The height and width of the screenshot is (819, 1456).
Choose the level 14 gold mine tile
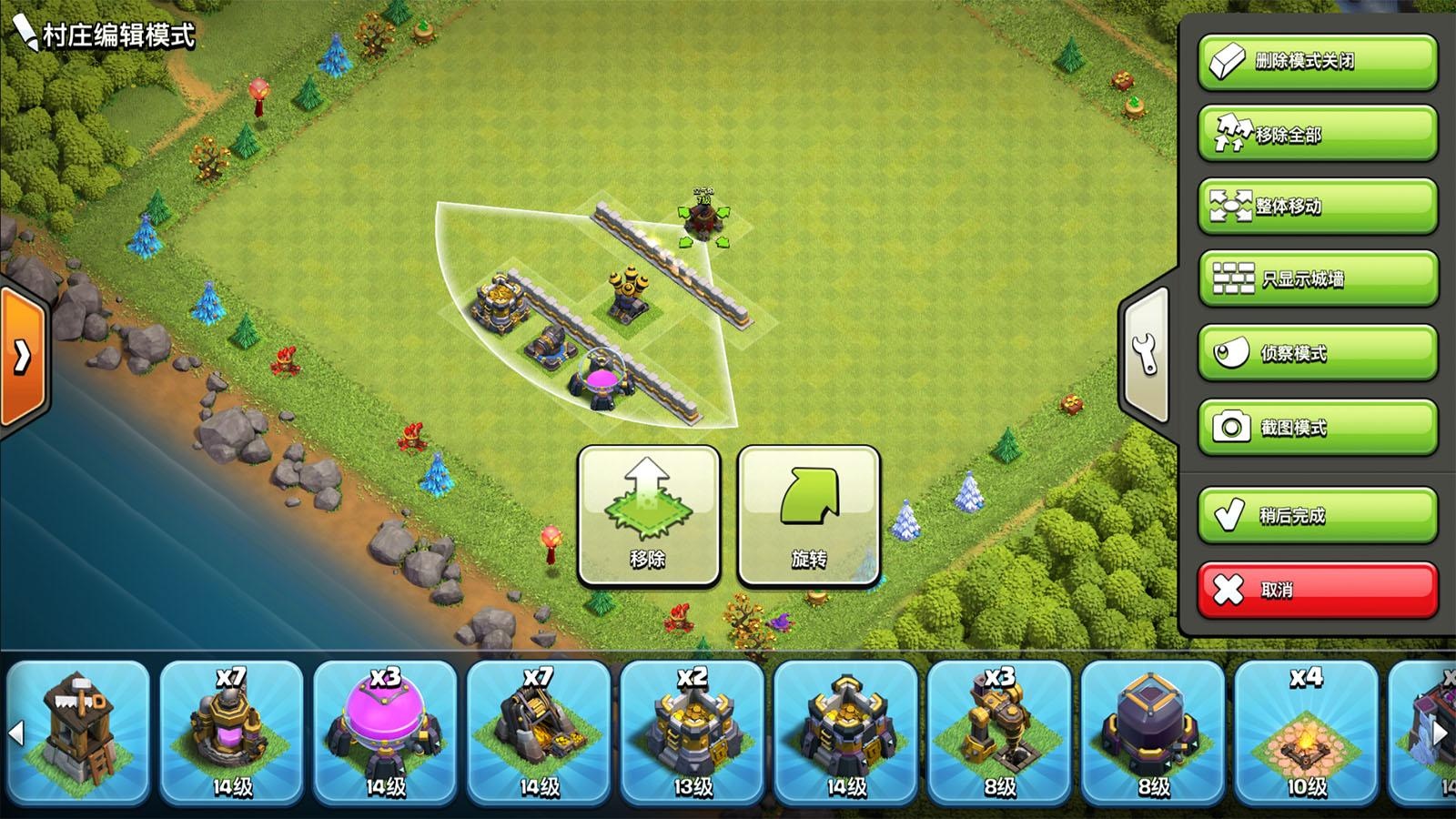click(x=540, y=733)
